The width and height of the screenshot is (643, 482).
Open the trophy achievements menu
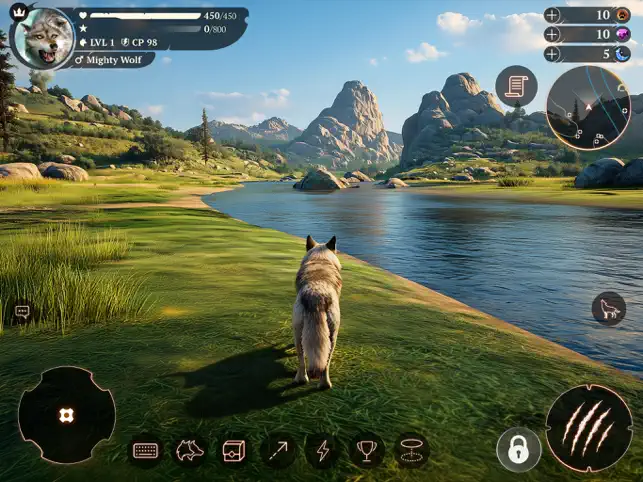click(x=367, y=451)
